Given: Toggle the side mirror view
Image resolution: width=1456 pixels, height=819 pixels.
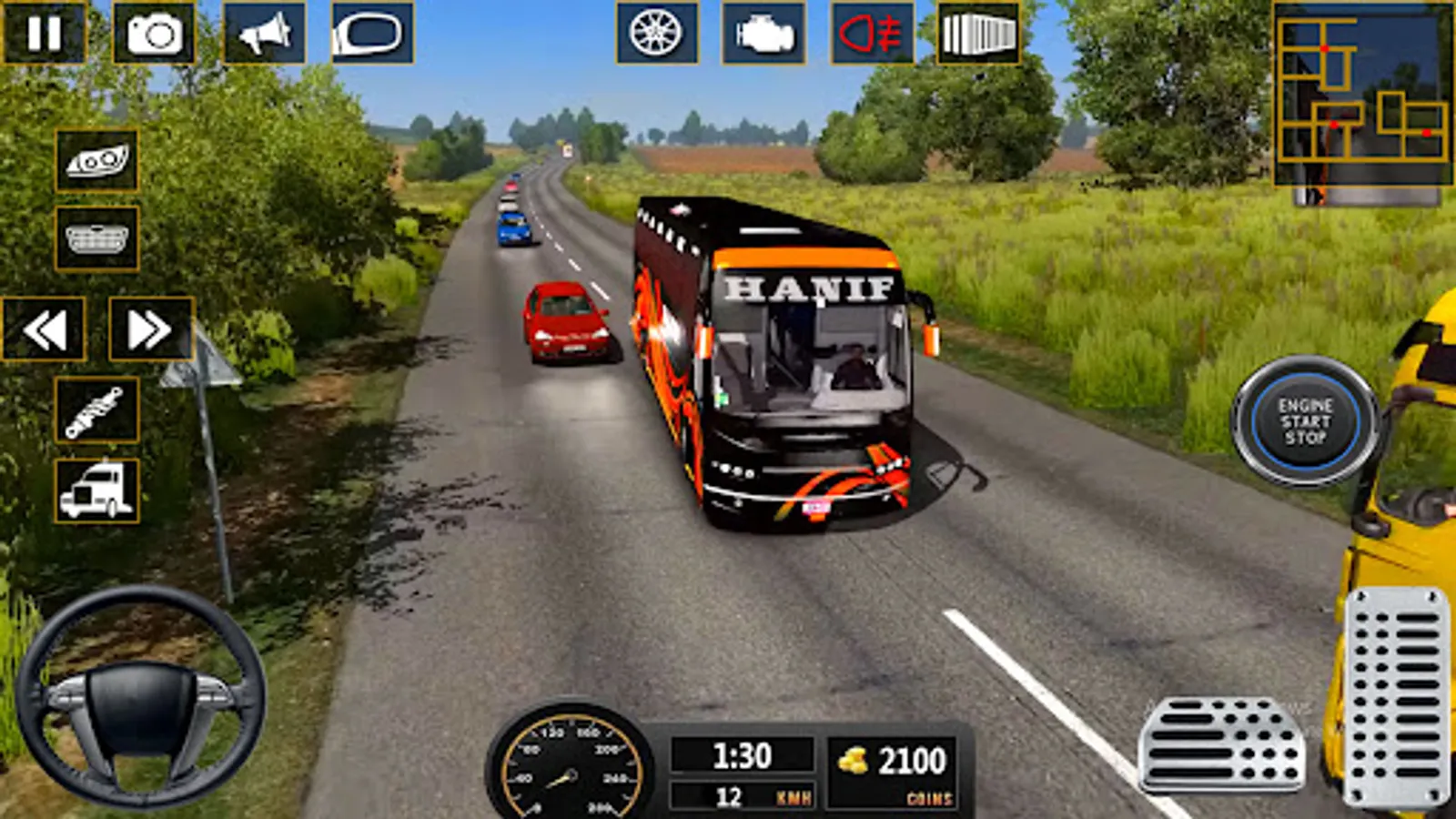Looking at the screenshot, I should pos(372,34).
